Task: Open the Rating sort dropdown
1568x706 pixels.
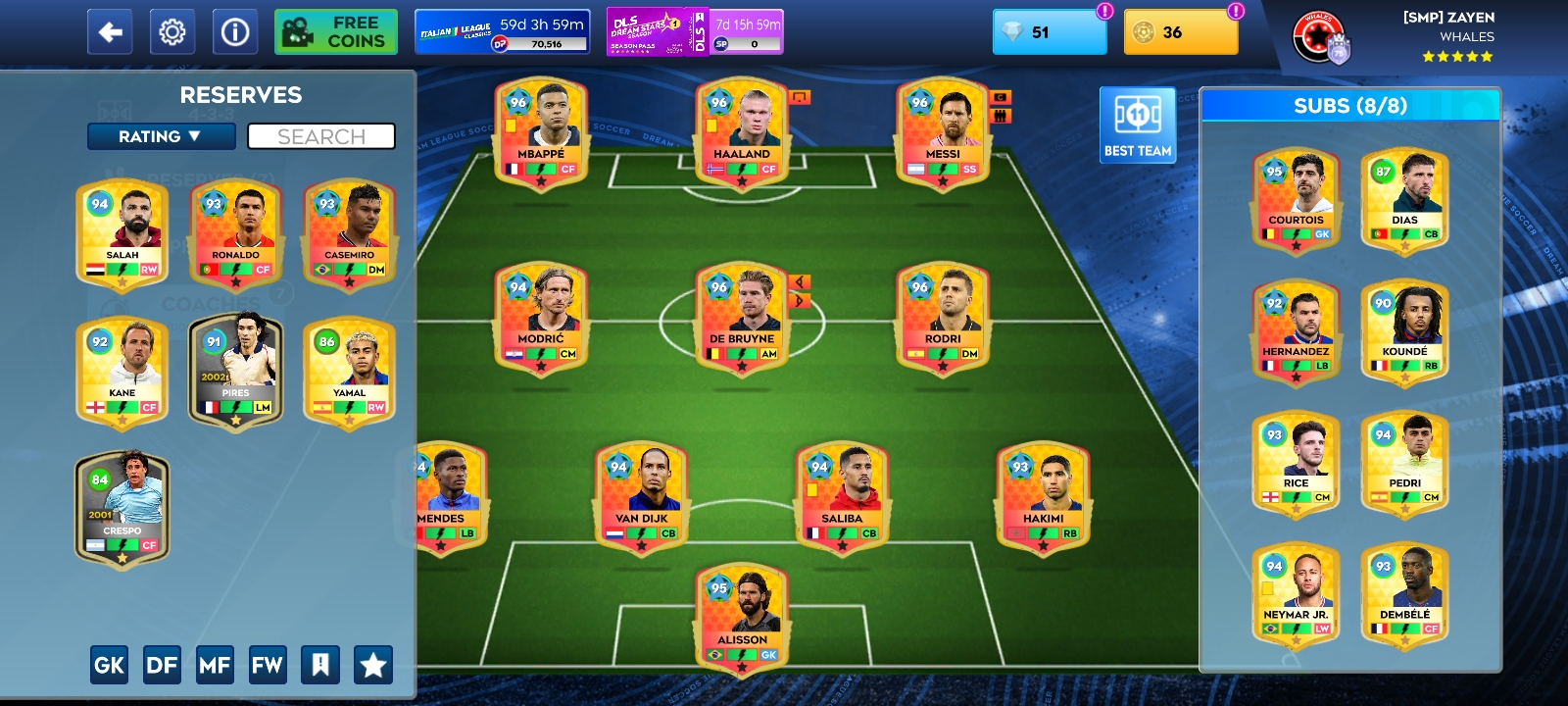Action: pos(161,136)
